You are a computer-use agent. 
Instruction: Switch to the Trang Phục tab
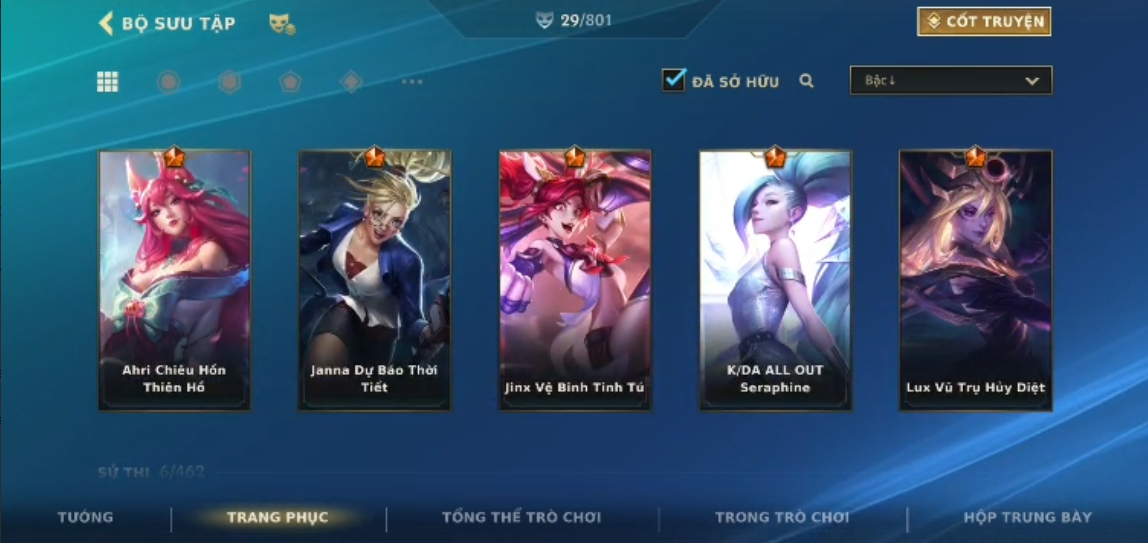[x=277, y=517]
